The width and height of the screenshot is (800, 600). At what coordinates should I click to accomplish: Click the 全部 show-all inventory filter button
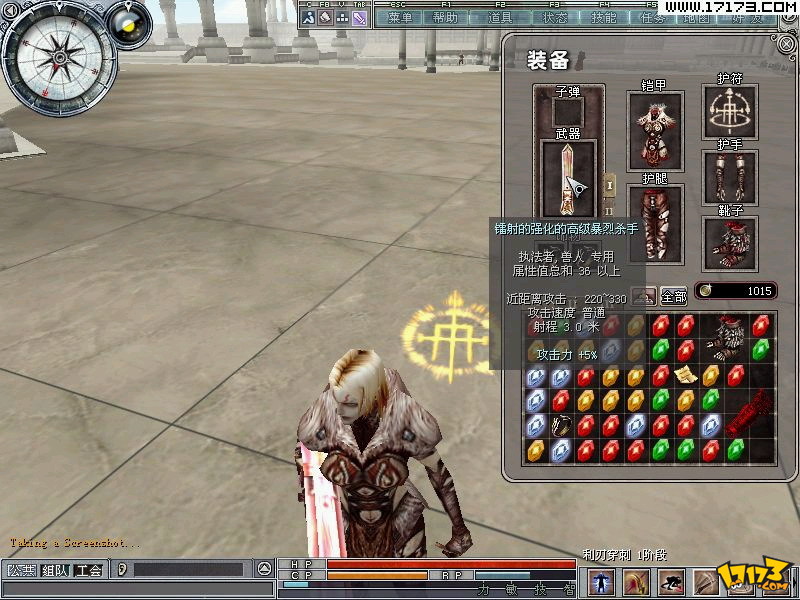tap(674, 296)
